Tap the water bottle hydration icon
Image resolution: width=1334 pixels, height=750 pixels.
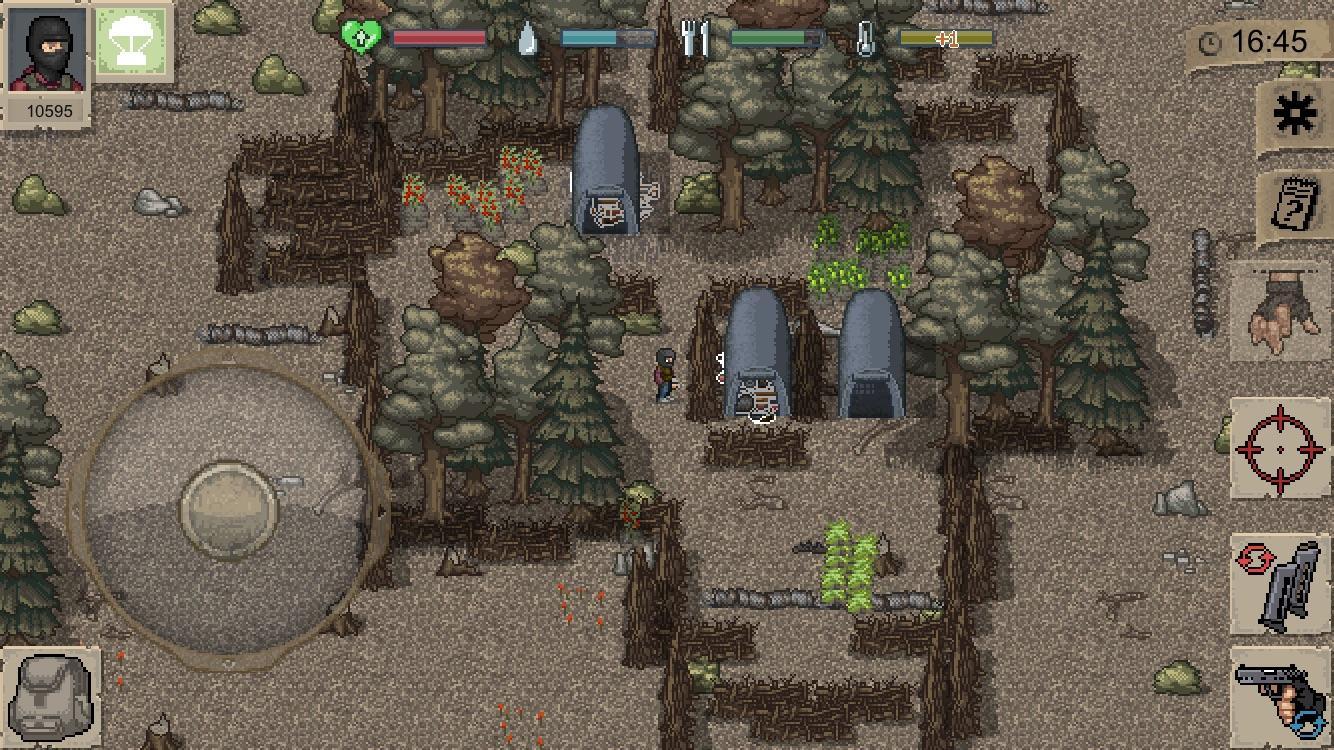click(529, 37)
